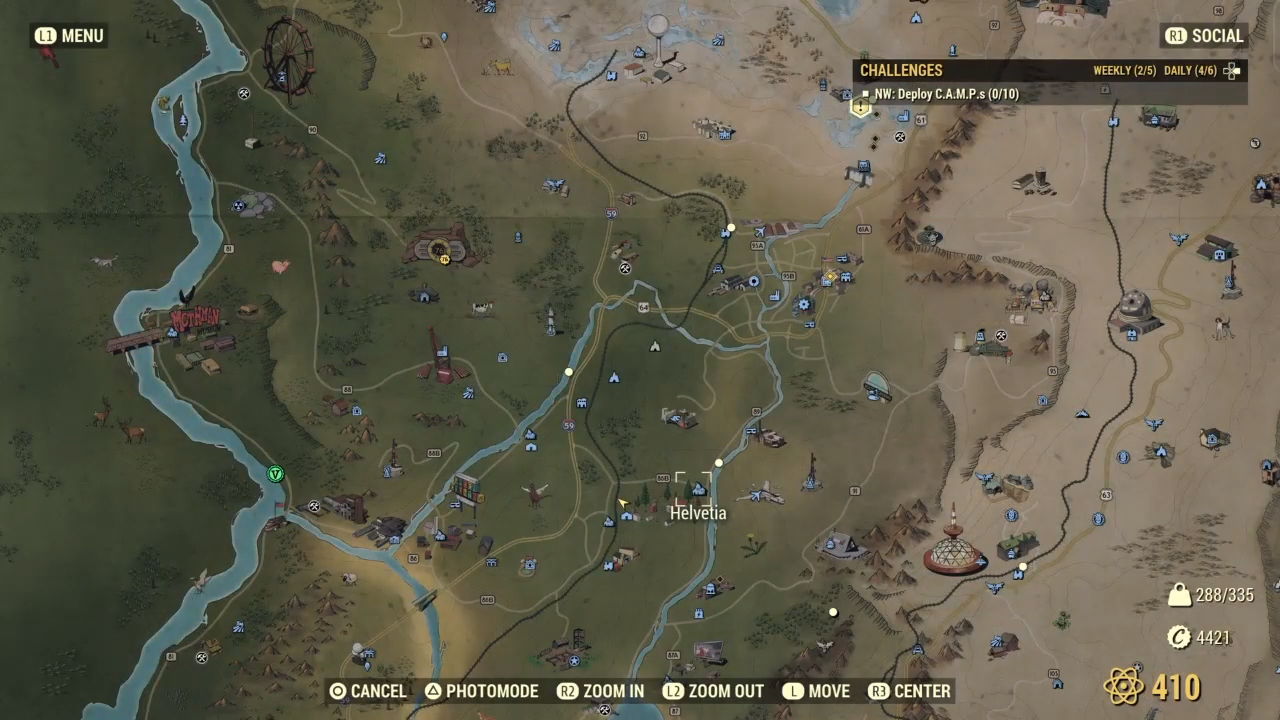Select the yellow hexagon quest marker
This screenshot has height=720, width=1280.
pos(860,107)
